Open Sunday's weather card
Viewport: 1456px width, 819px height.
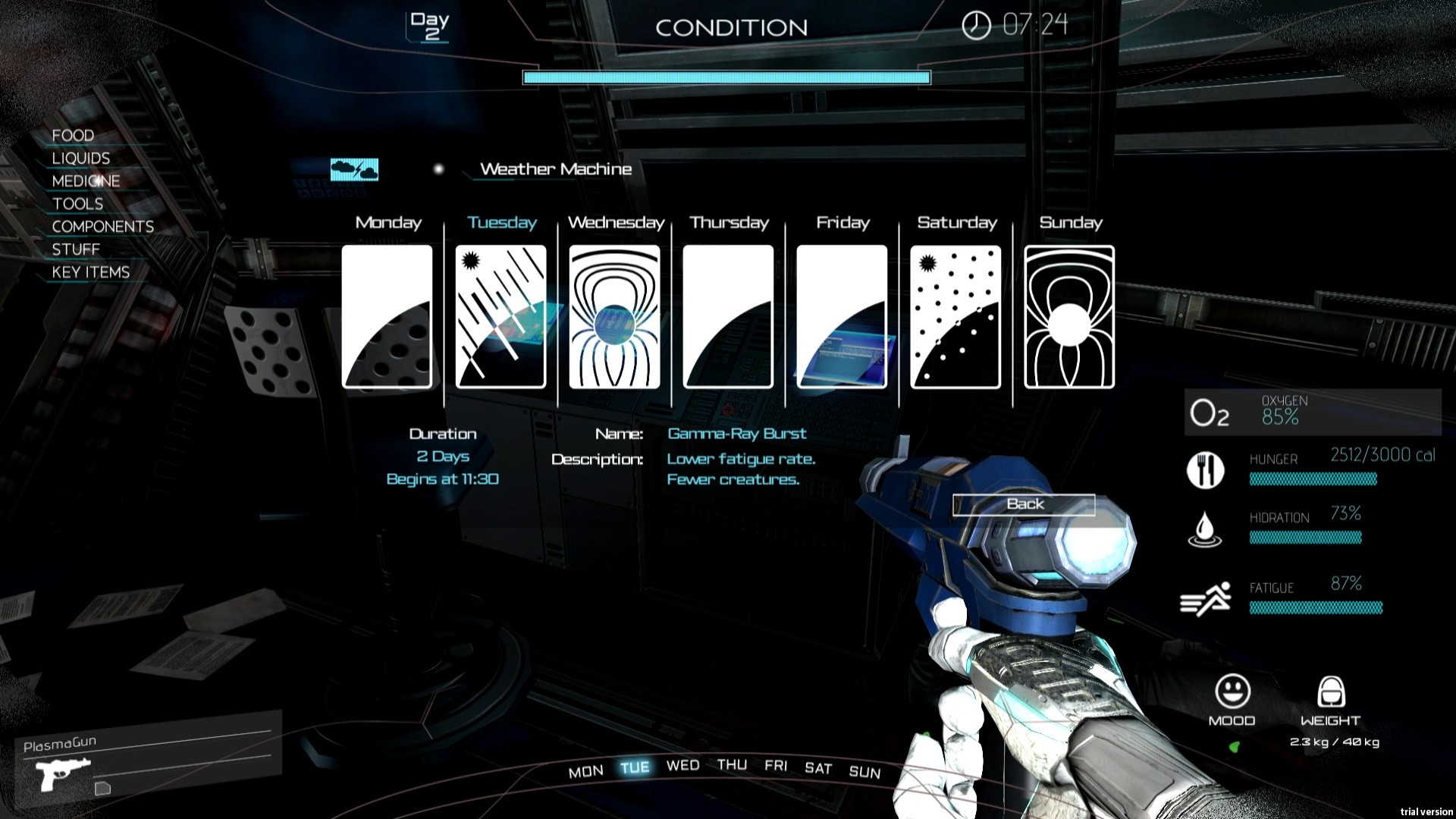pyautogui.click(x=1069, y=316)
